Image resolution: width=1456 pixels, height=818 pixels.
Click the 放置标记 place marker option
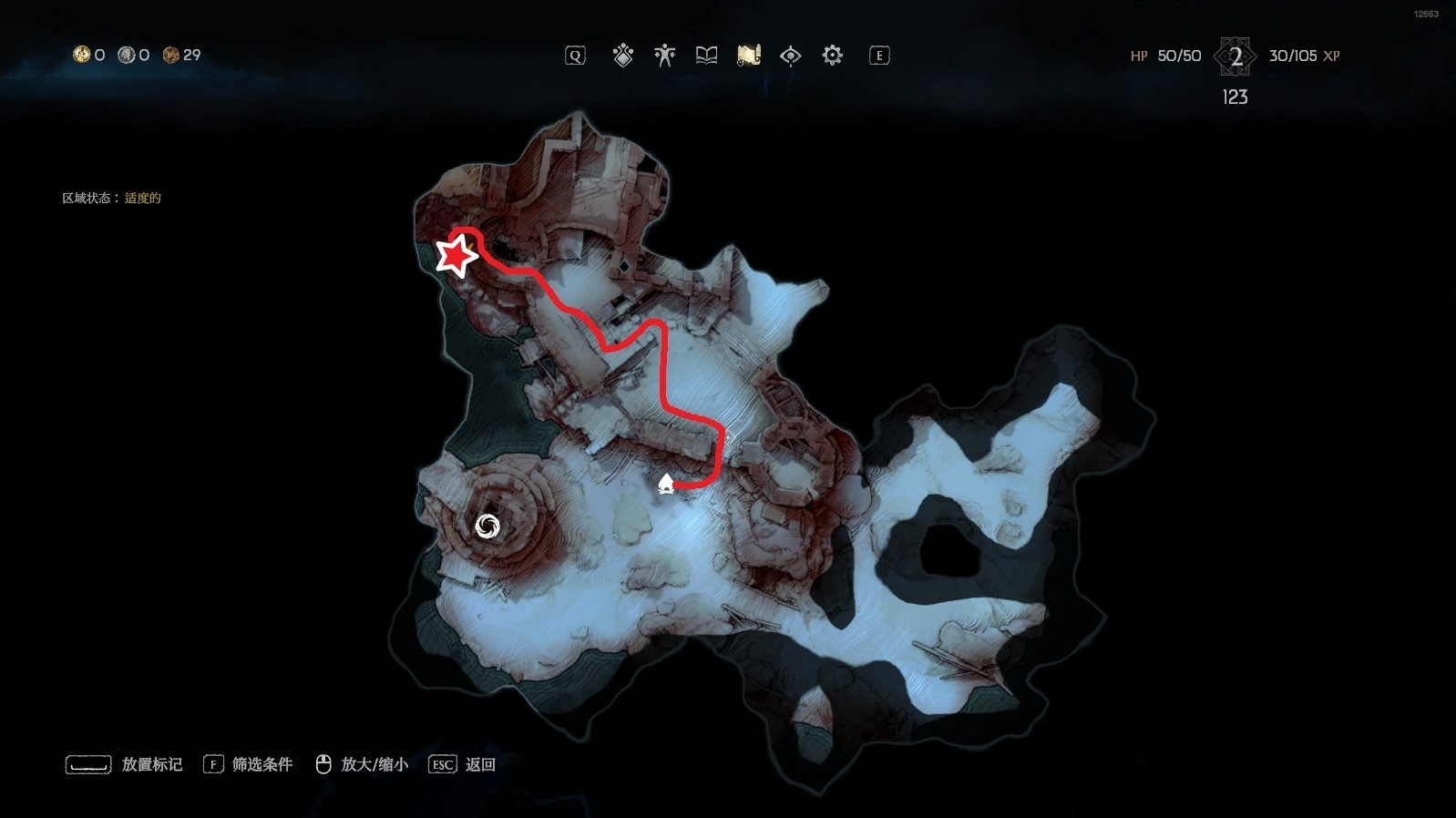(151, 764)
